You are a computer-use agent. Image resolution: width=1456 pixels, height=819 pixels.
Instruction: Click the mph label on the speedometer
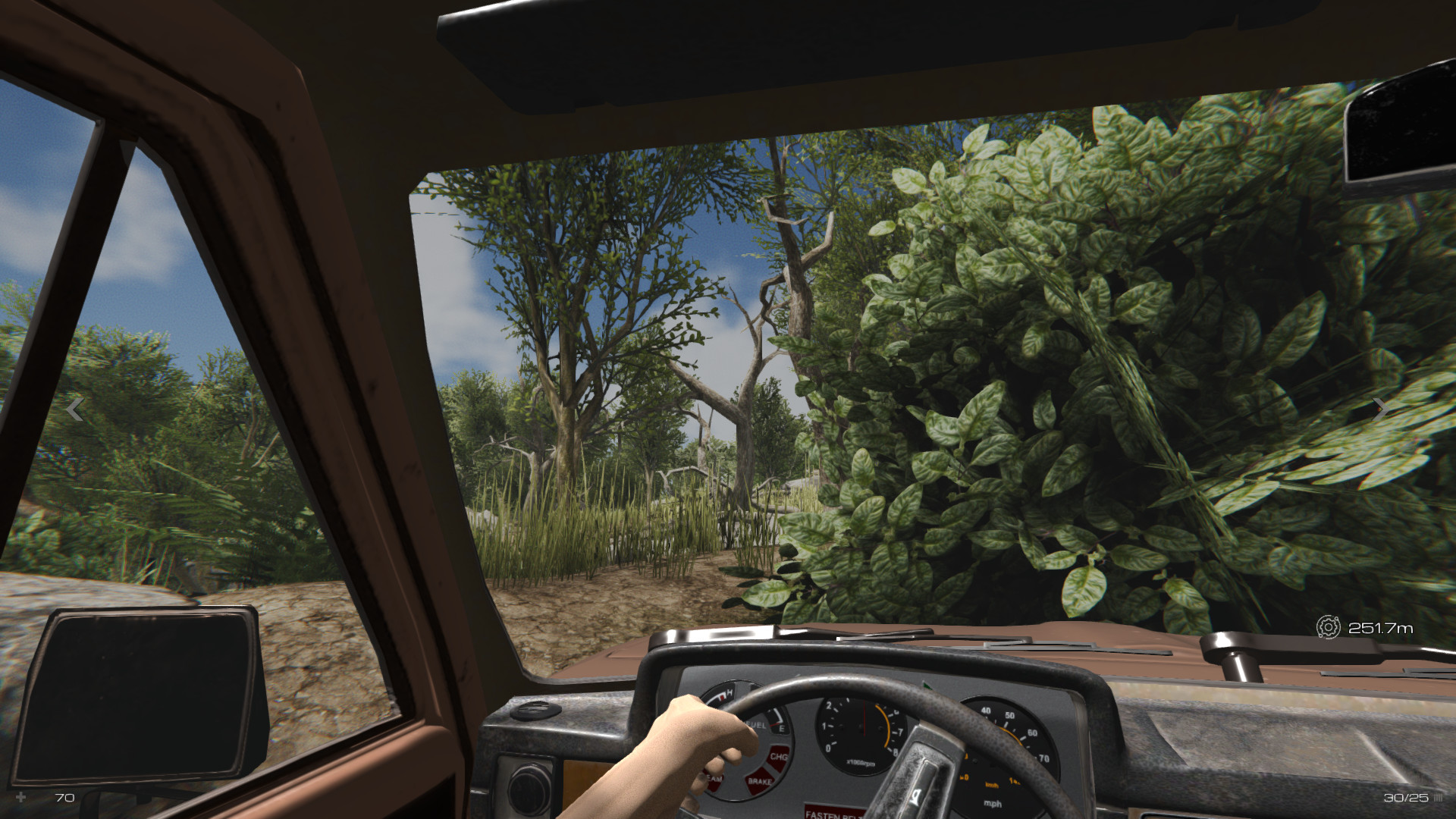(992, 803)
